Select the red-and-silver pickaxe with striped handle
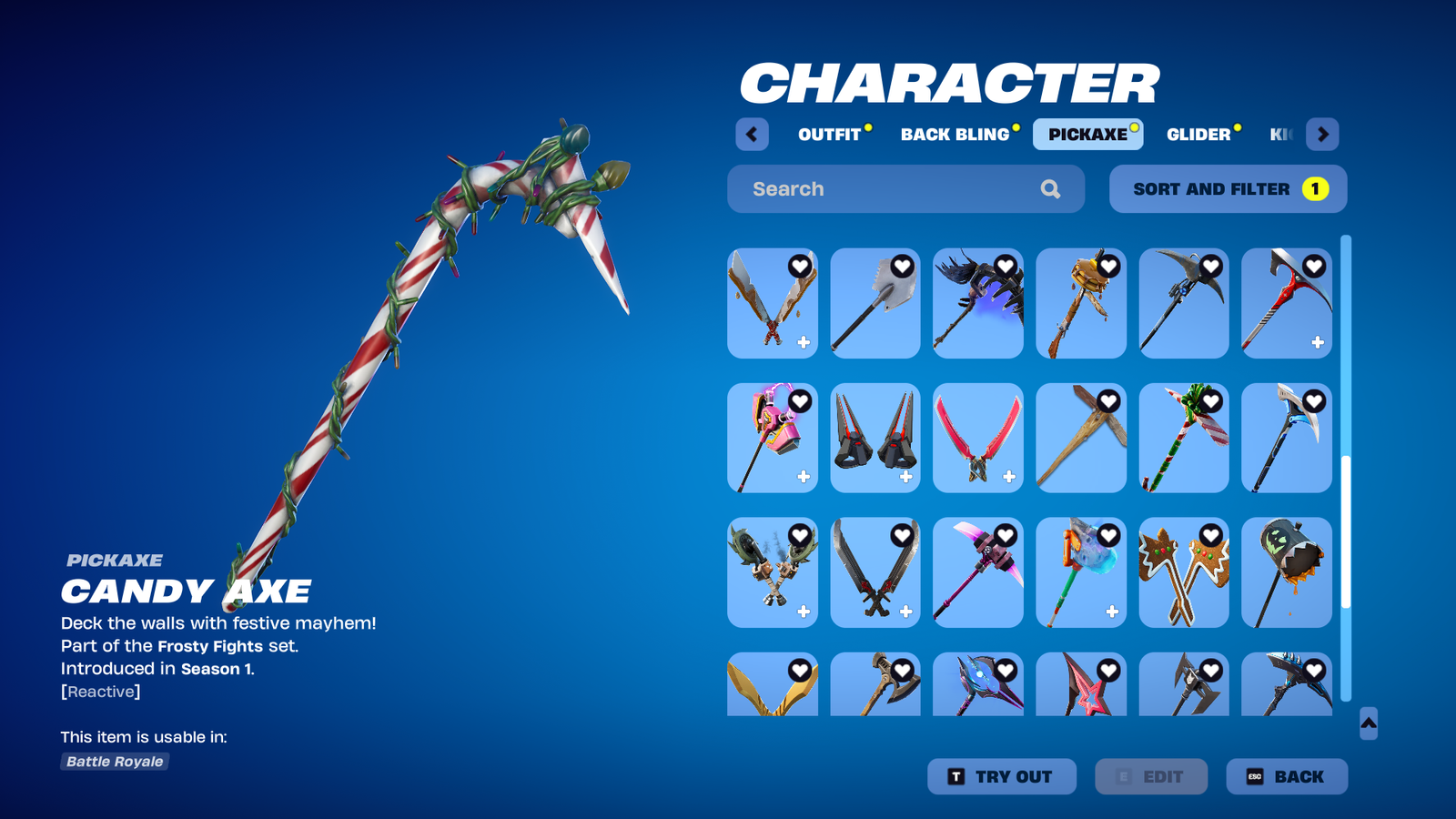1456x819 pixels. click(x=1286, y=304)
